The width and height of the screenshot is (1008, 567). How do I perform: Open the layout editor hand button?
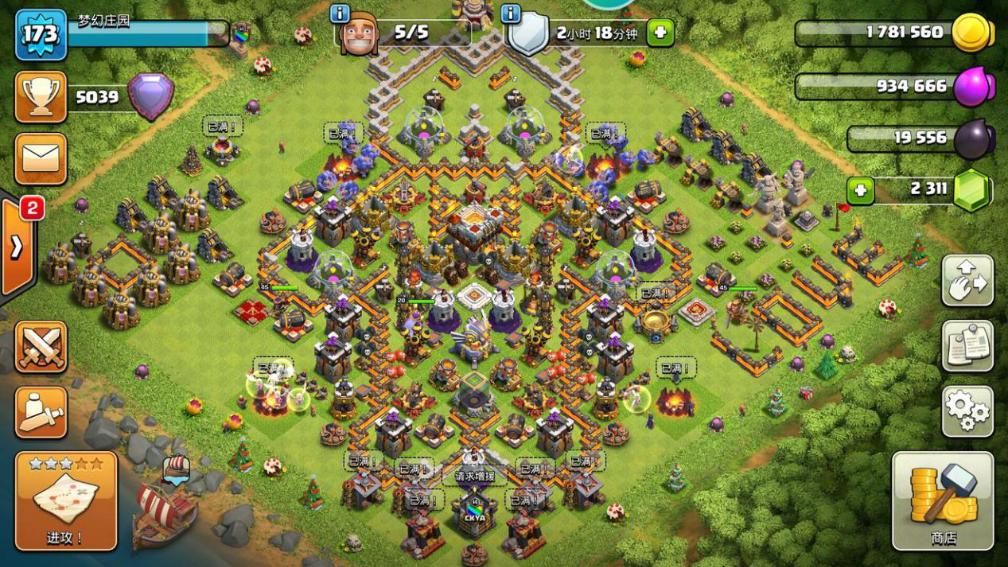967,281
